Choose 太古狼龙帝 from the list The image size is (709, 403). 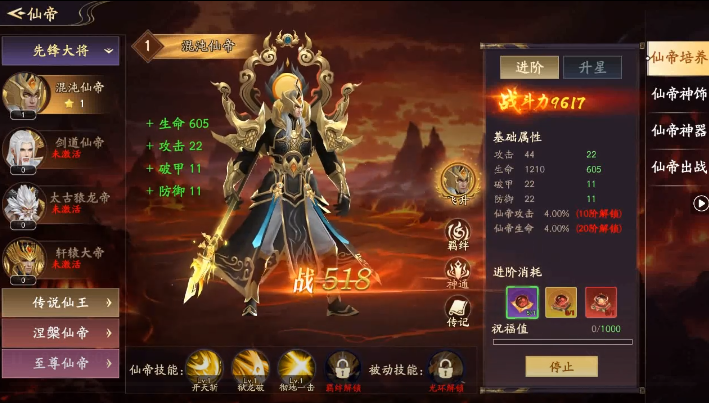point(61,202)
